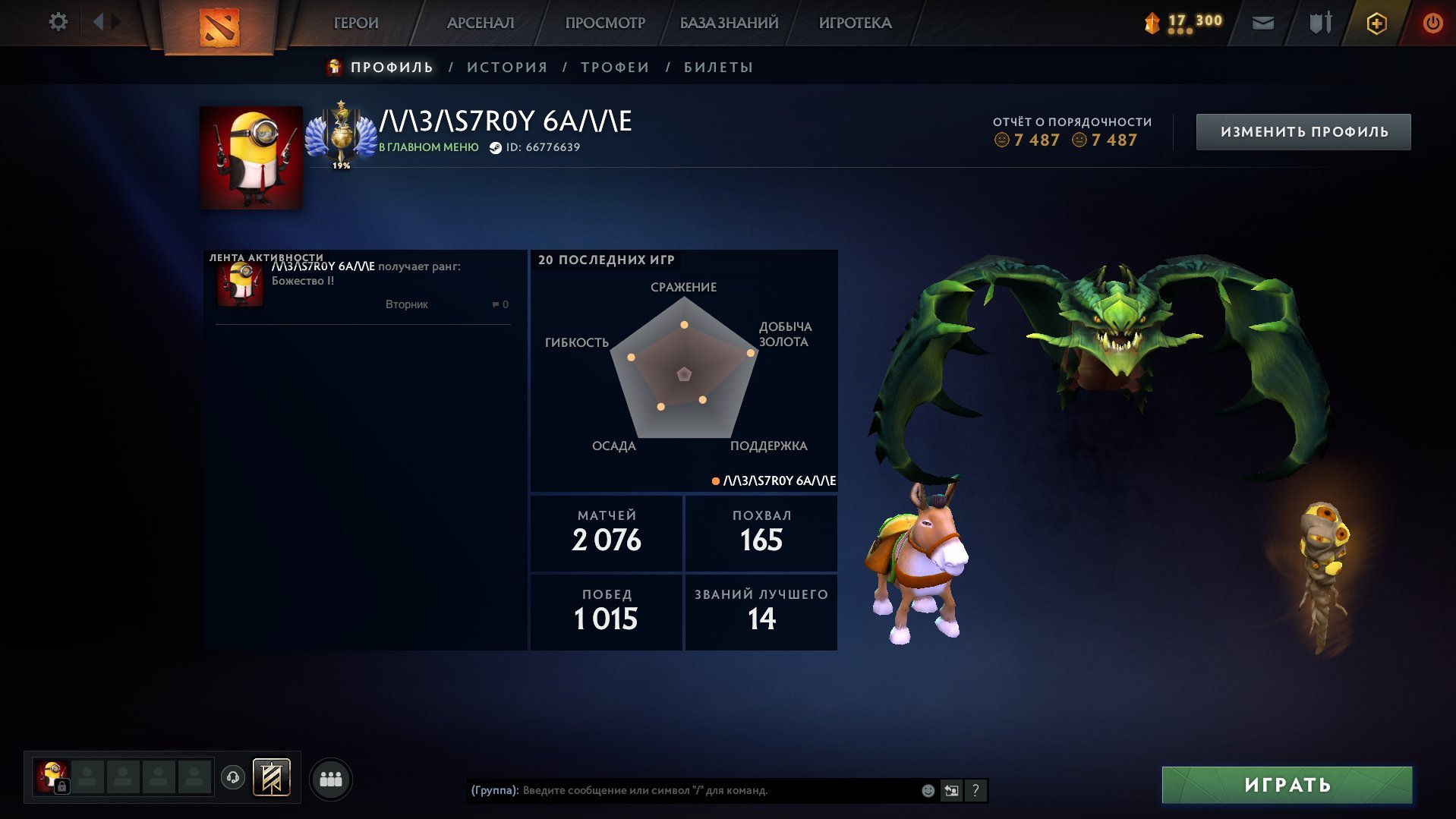Open the ГЕРОИ menu
This screenshot has width=1456, height=819.
click(356, 23)
